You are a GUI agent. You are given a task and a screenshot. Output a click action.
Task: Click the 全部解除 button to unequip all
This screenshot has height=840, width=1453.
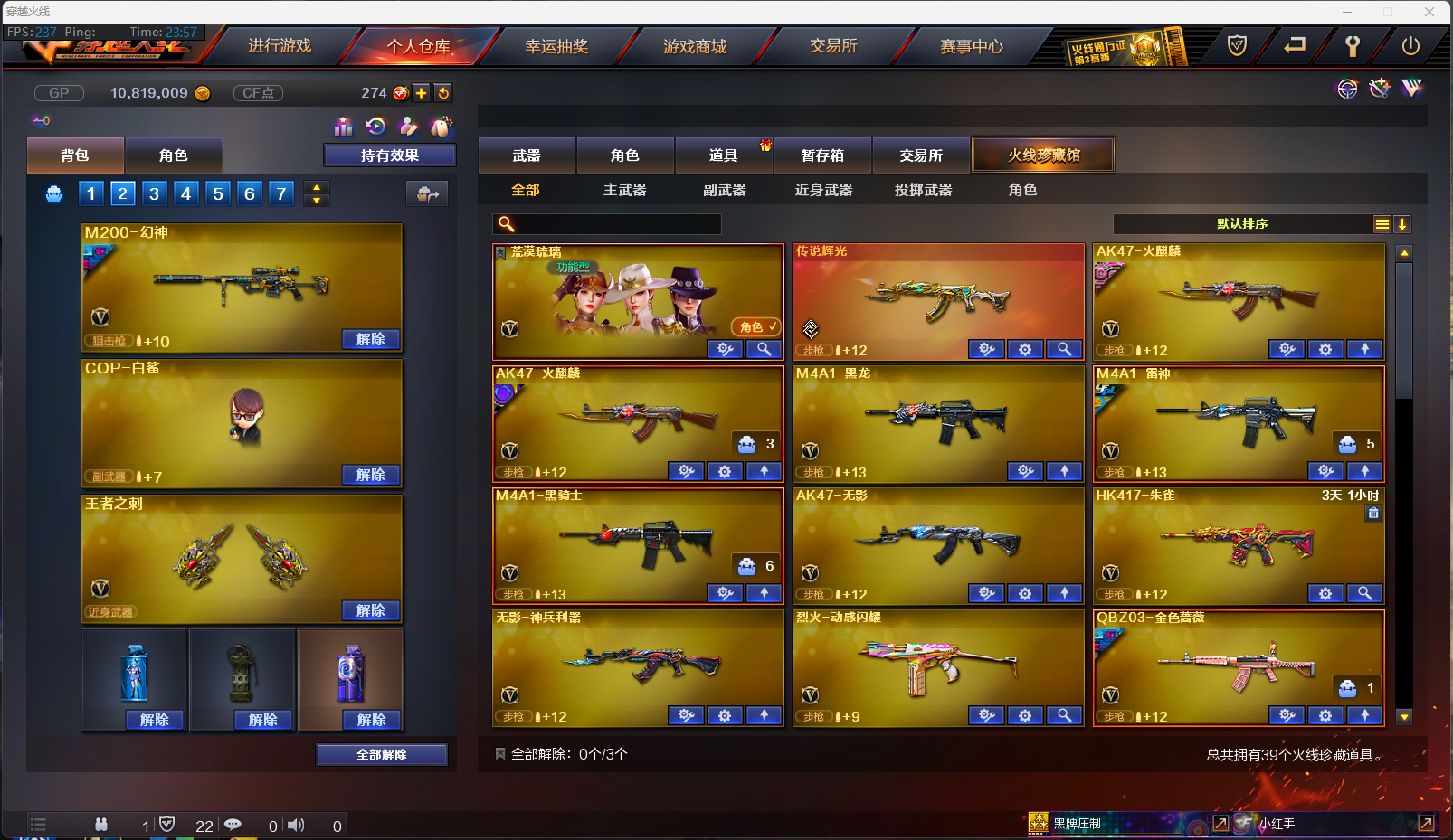381,753
